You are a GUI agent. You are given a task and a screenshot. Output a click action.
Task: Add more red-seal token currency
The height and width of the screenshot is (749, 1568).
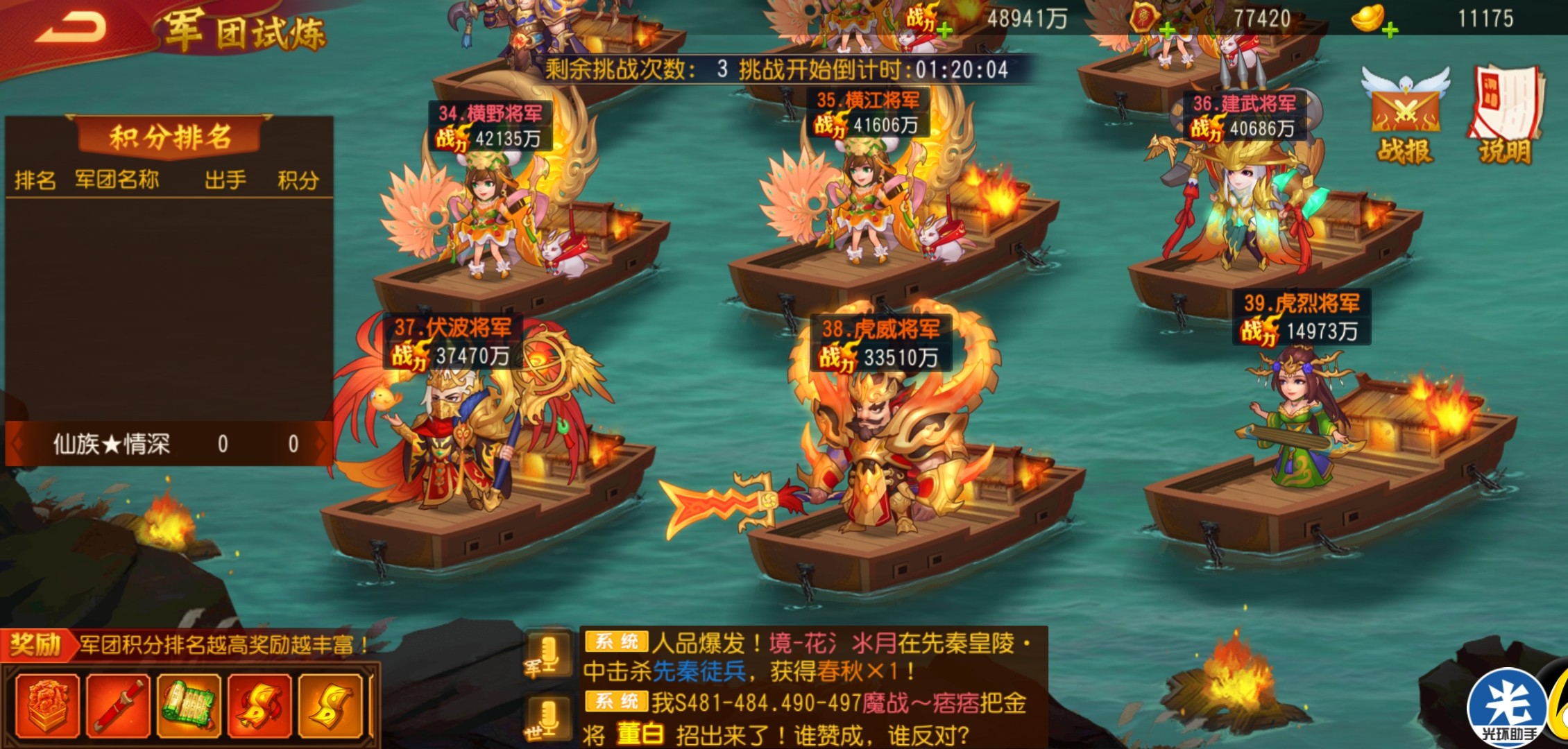(x=1167, y=30)
